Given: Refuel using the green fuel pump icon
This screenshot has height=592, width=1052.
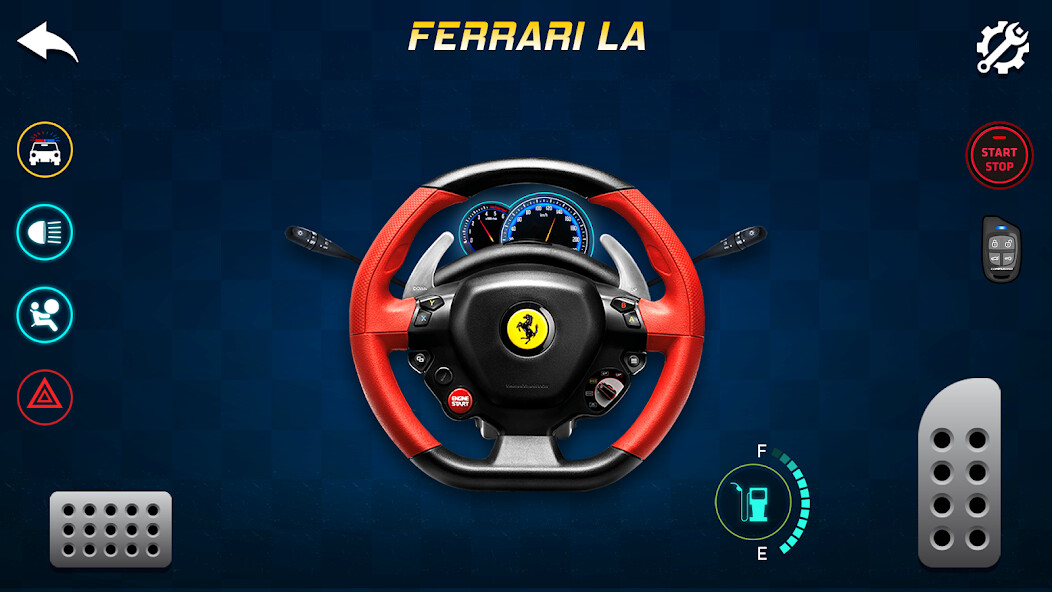Looking at the screenshot, I should 753,502.
